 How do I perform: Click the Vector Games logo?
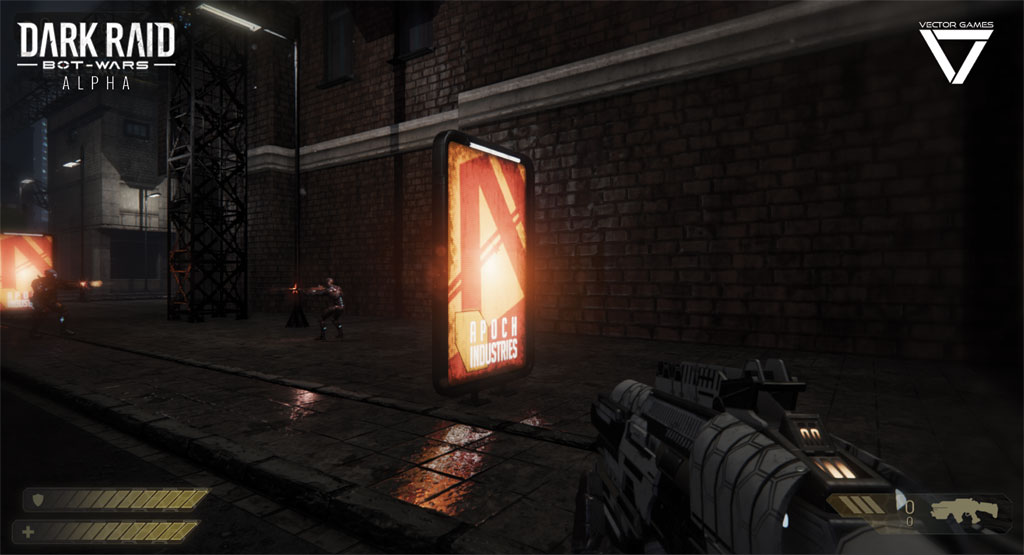(x=955, y=52)
